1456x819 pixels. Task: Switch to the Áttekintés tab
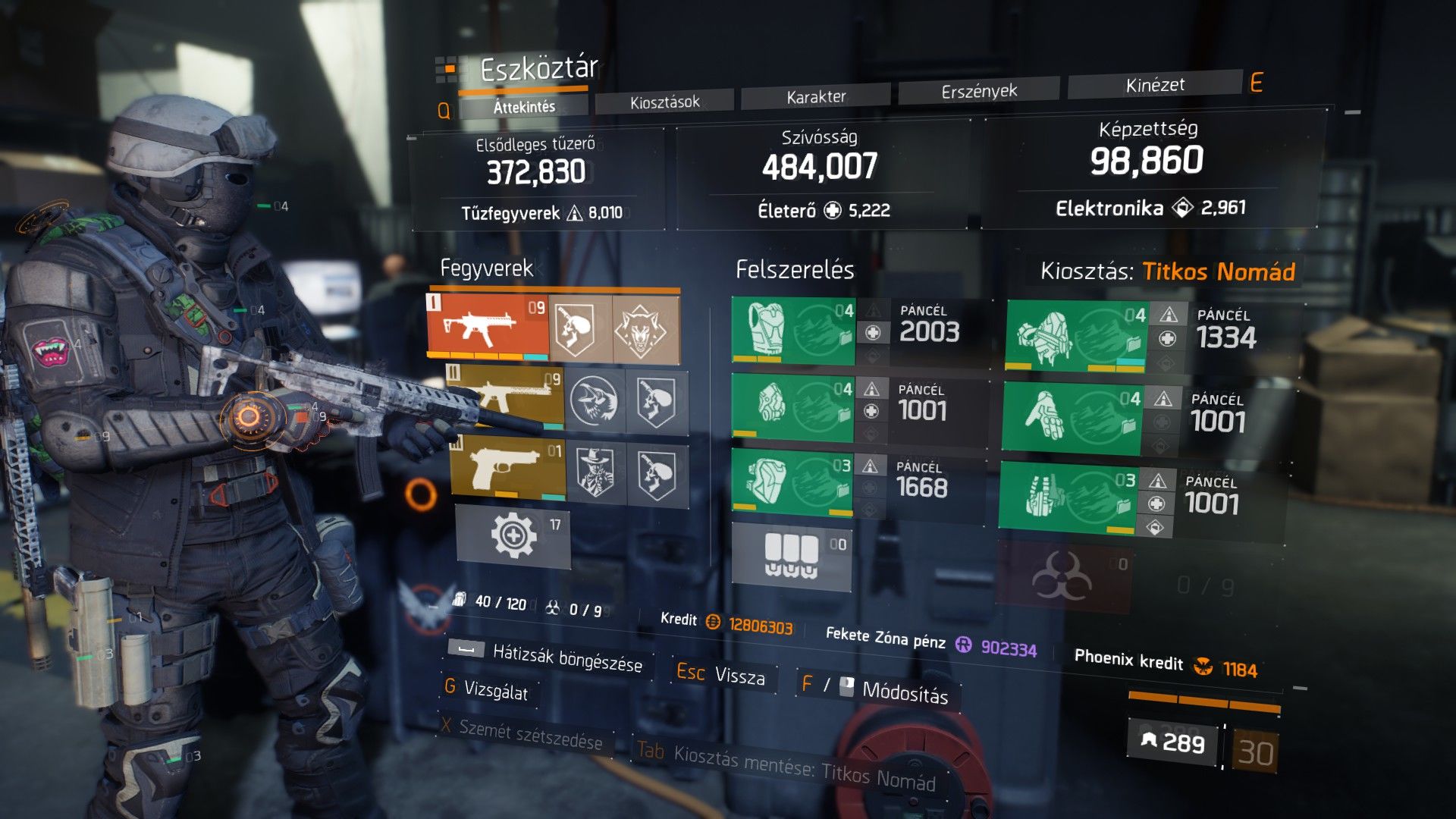coord(524,107)
